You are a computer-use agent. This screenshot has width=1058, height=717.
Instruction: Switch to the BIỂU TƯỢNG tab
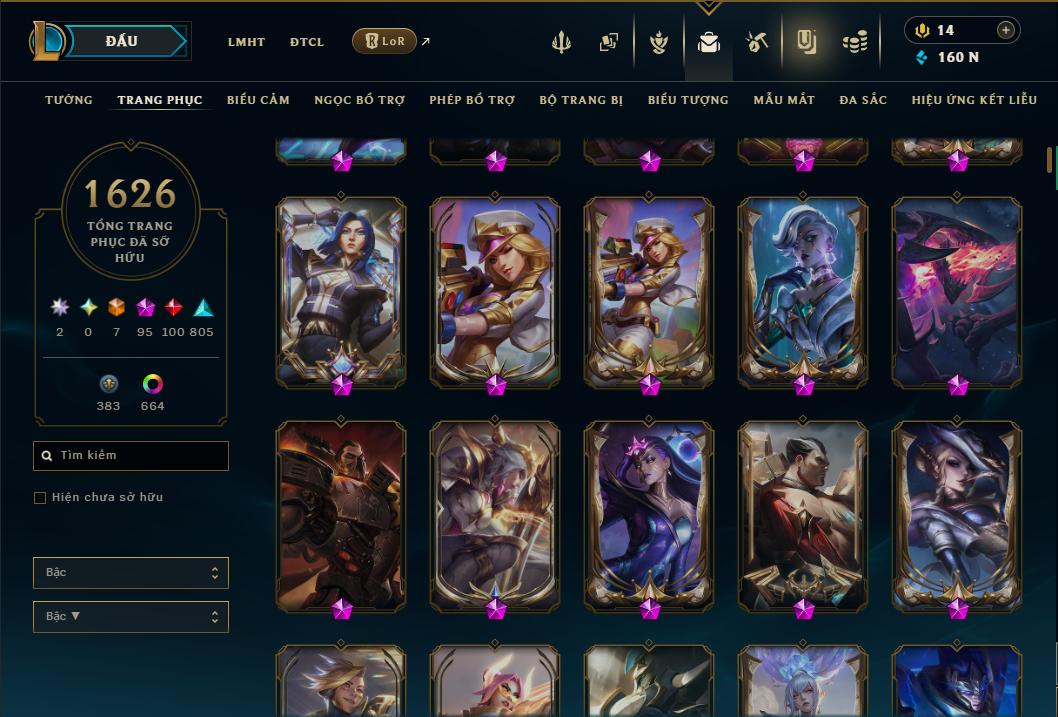(688, 100)
